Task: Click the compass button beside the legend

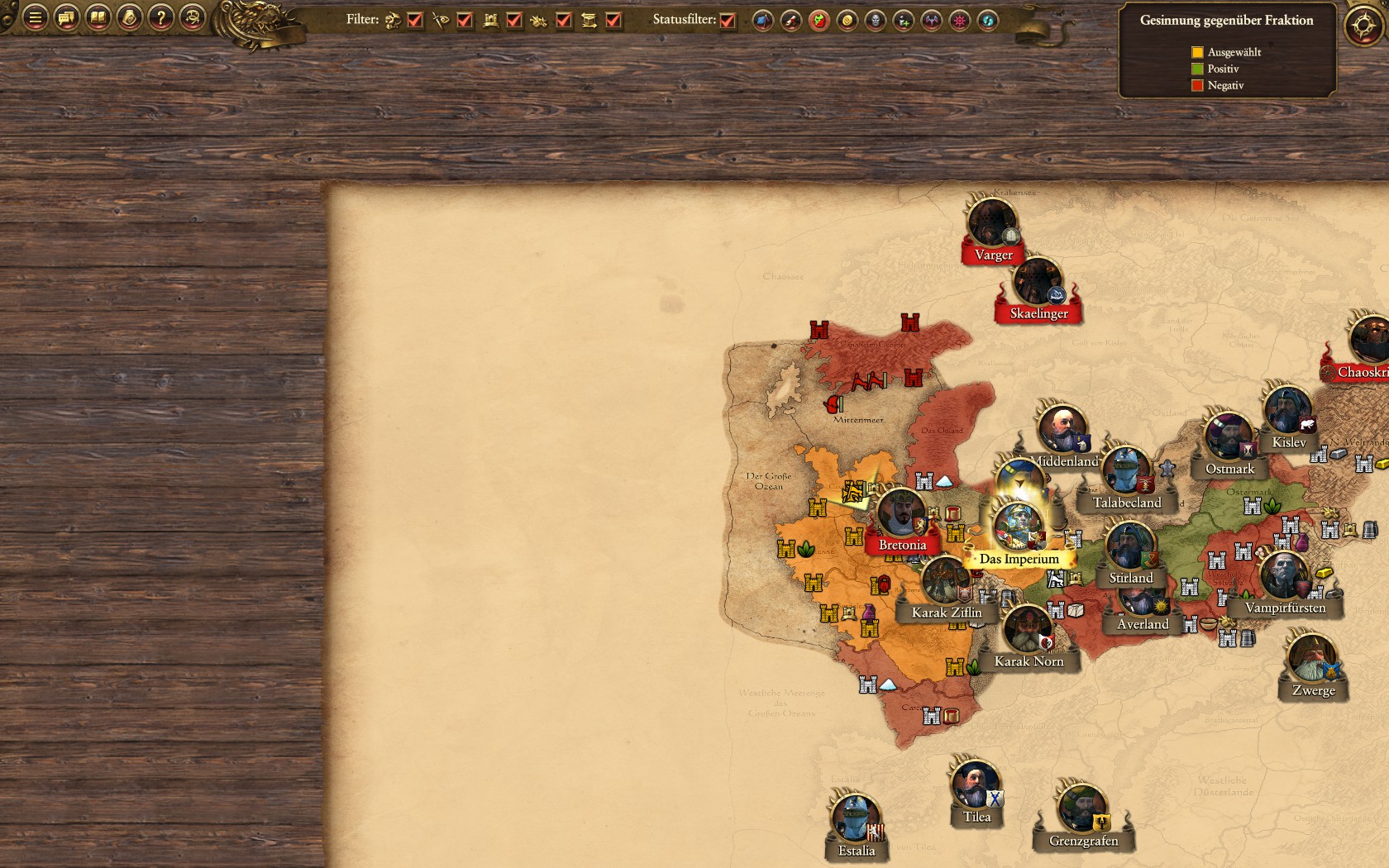Action: (x=1363, y=26)
